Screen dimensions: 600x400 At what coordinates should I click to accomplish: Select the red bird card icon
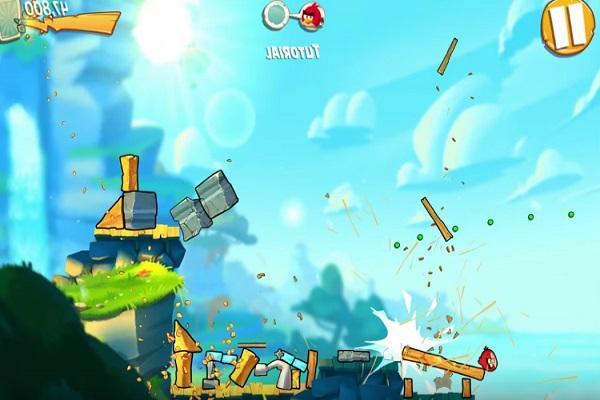coord(311,15)
